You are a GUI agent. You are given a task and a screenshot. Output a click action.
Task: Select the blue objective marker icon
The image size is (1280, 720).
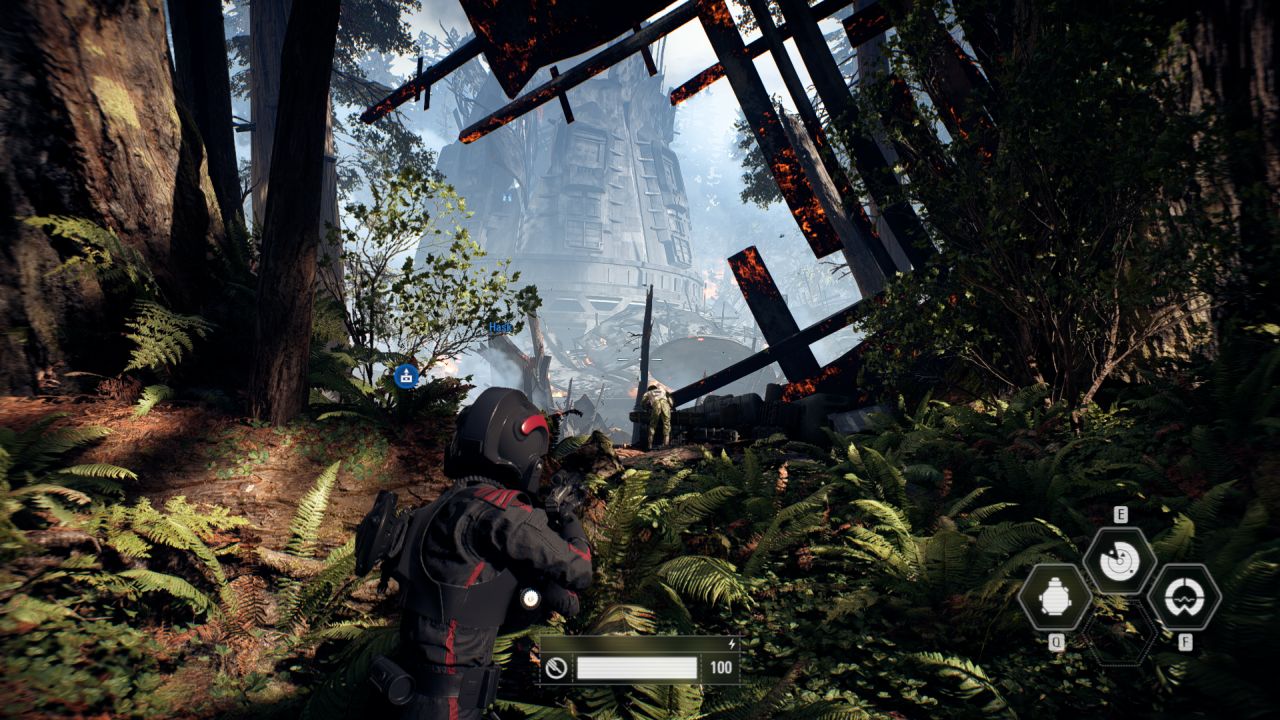[406, 375]
